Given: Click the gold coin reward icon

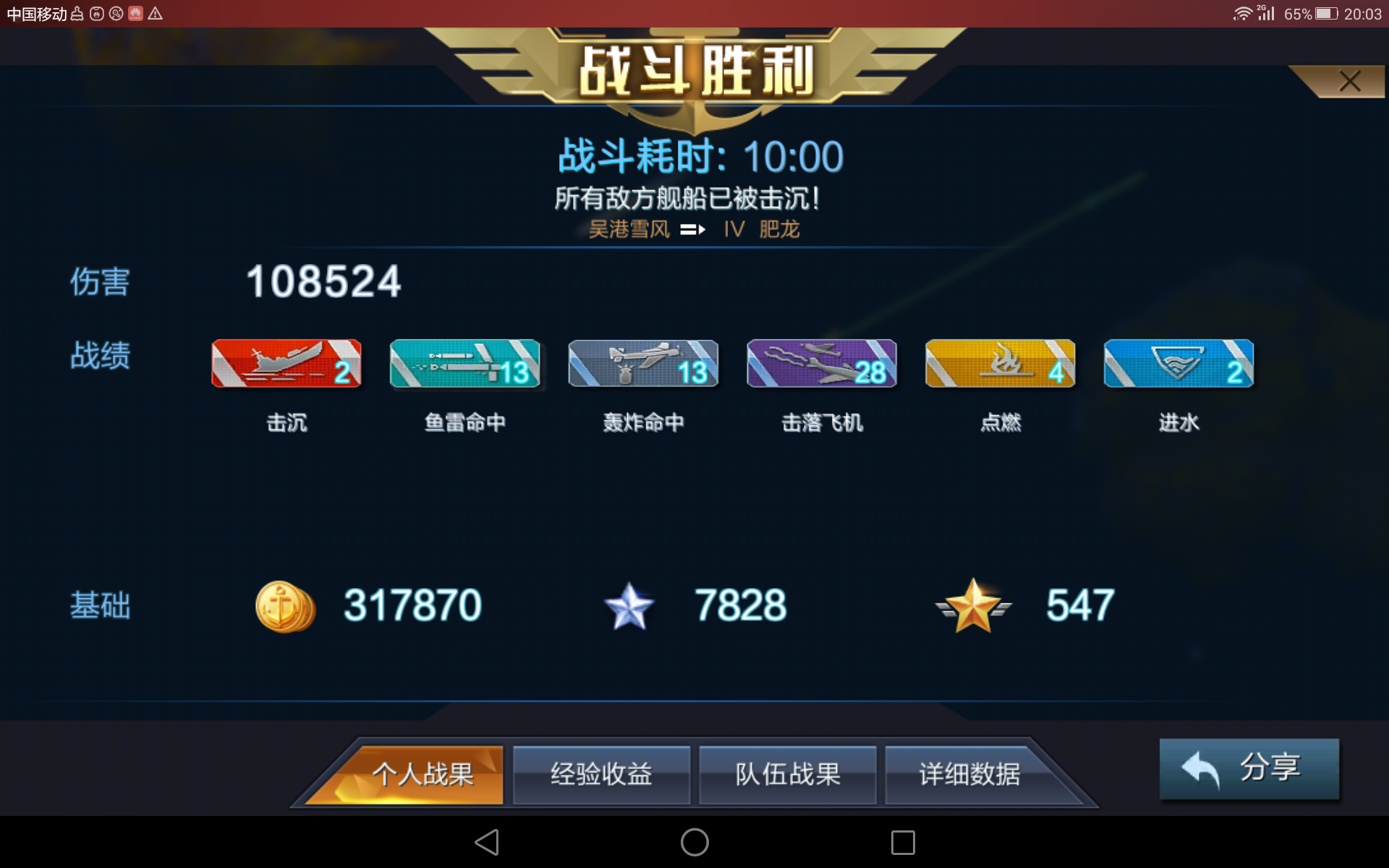Looking at the screenshot, I should [x=284, y=606].
